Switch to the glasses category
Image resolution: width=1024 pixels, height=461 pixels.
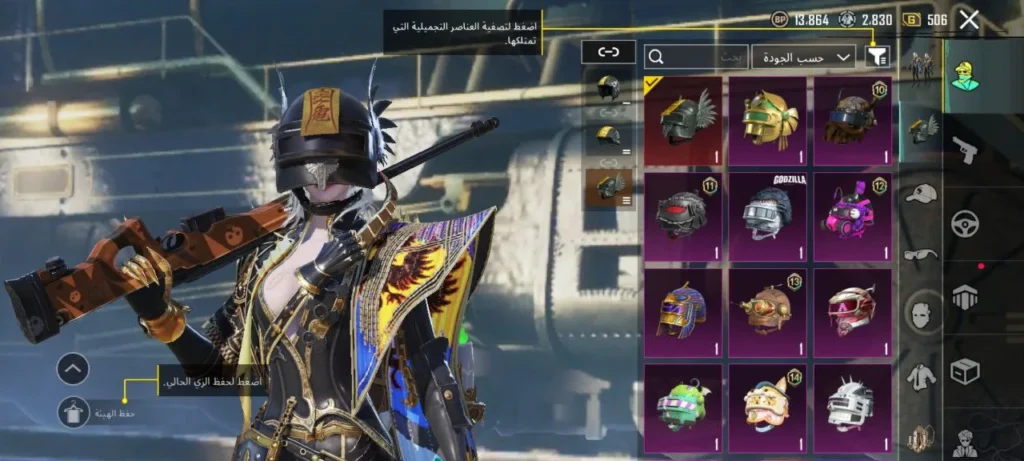point(920,255)
